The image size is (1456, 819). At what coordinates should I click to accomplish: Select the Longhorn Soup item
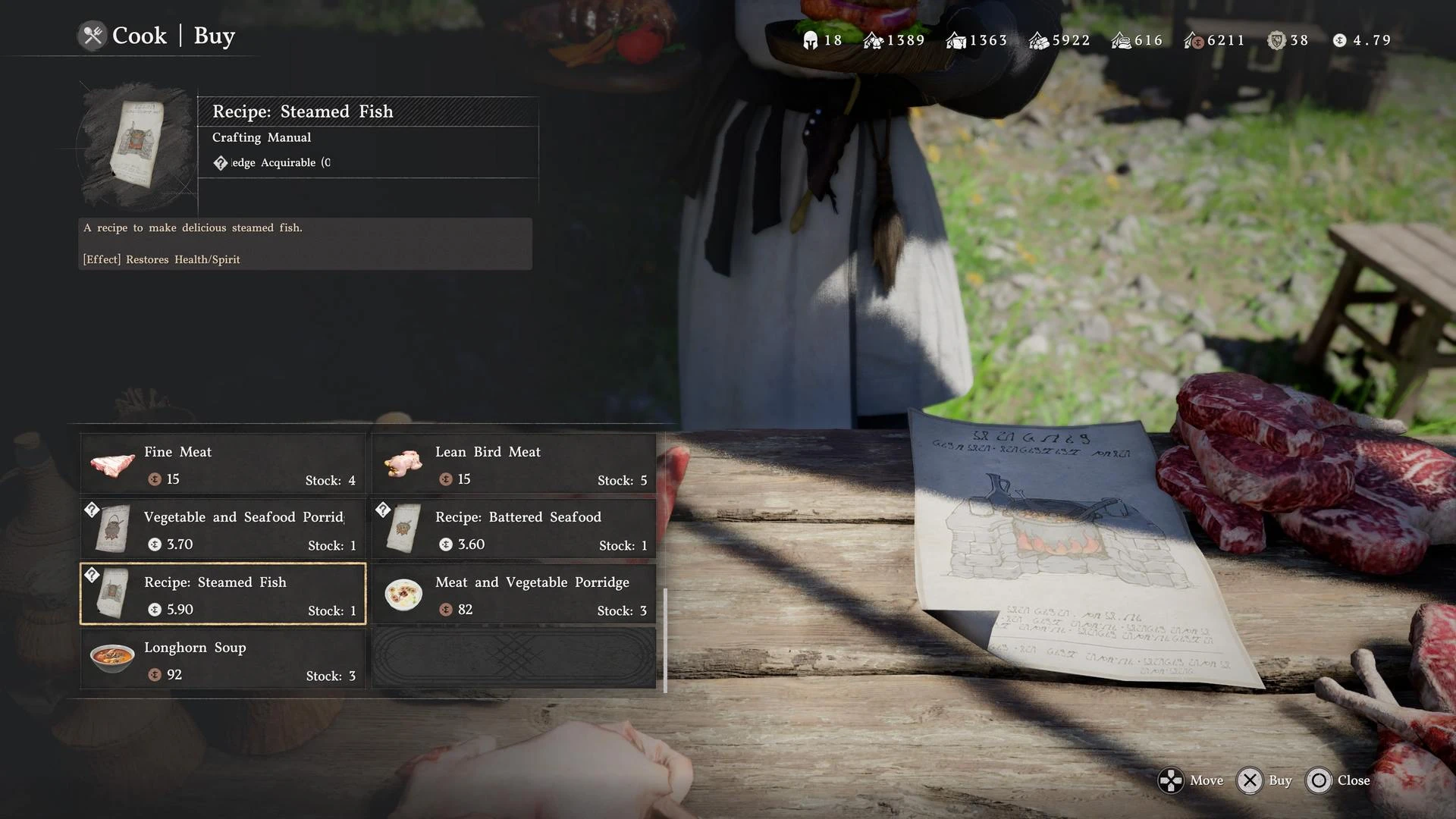click(223, 660)
